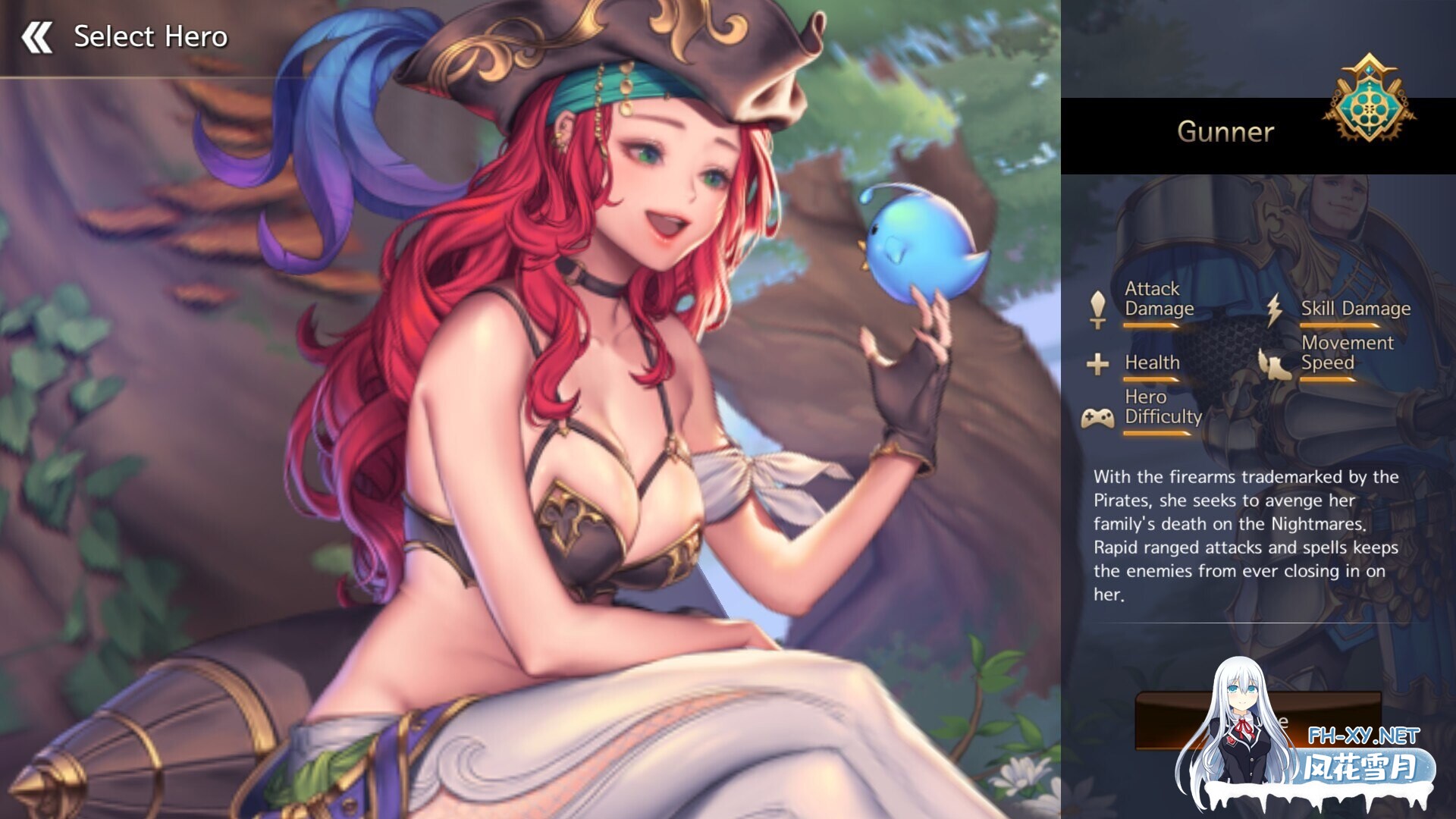The height and width of the screenshot is (819, 1456).
Task: Click the Health stat progress bar
Action: 1153,378
